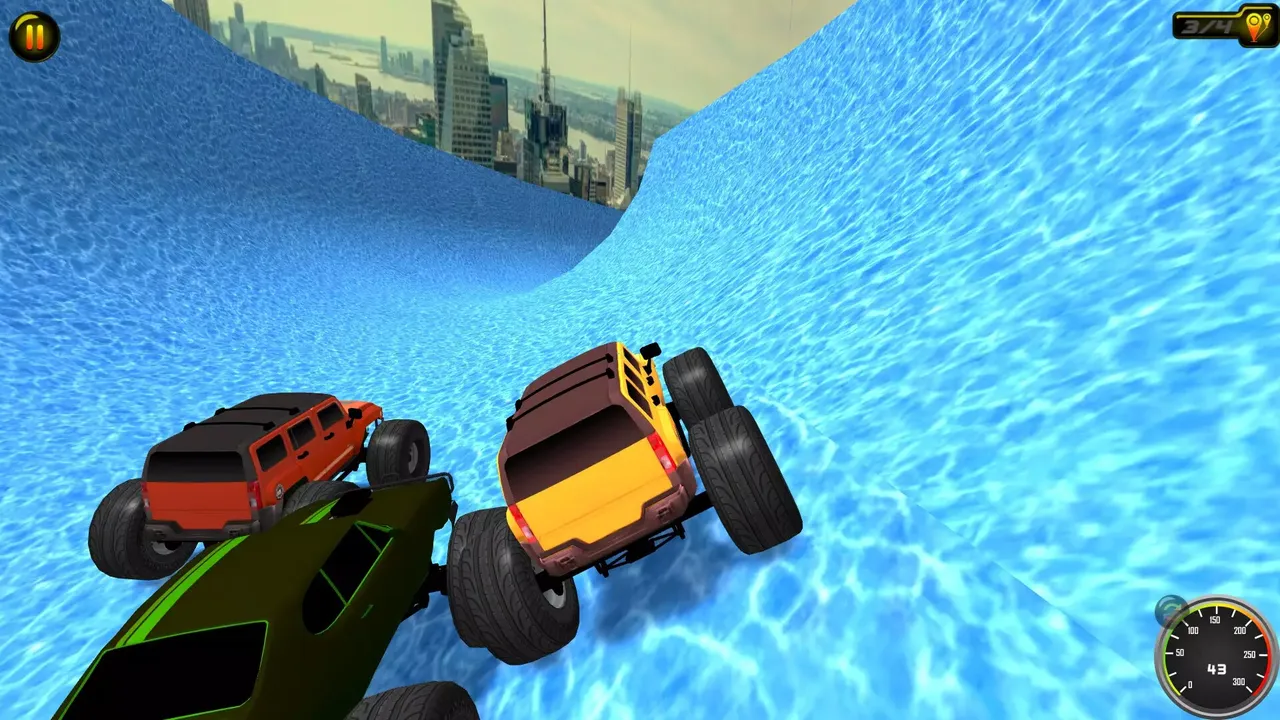Click the 150 mark on the speedometer

(1216, 618)
